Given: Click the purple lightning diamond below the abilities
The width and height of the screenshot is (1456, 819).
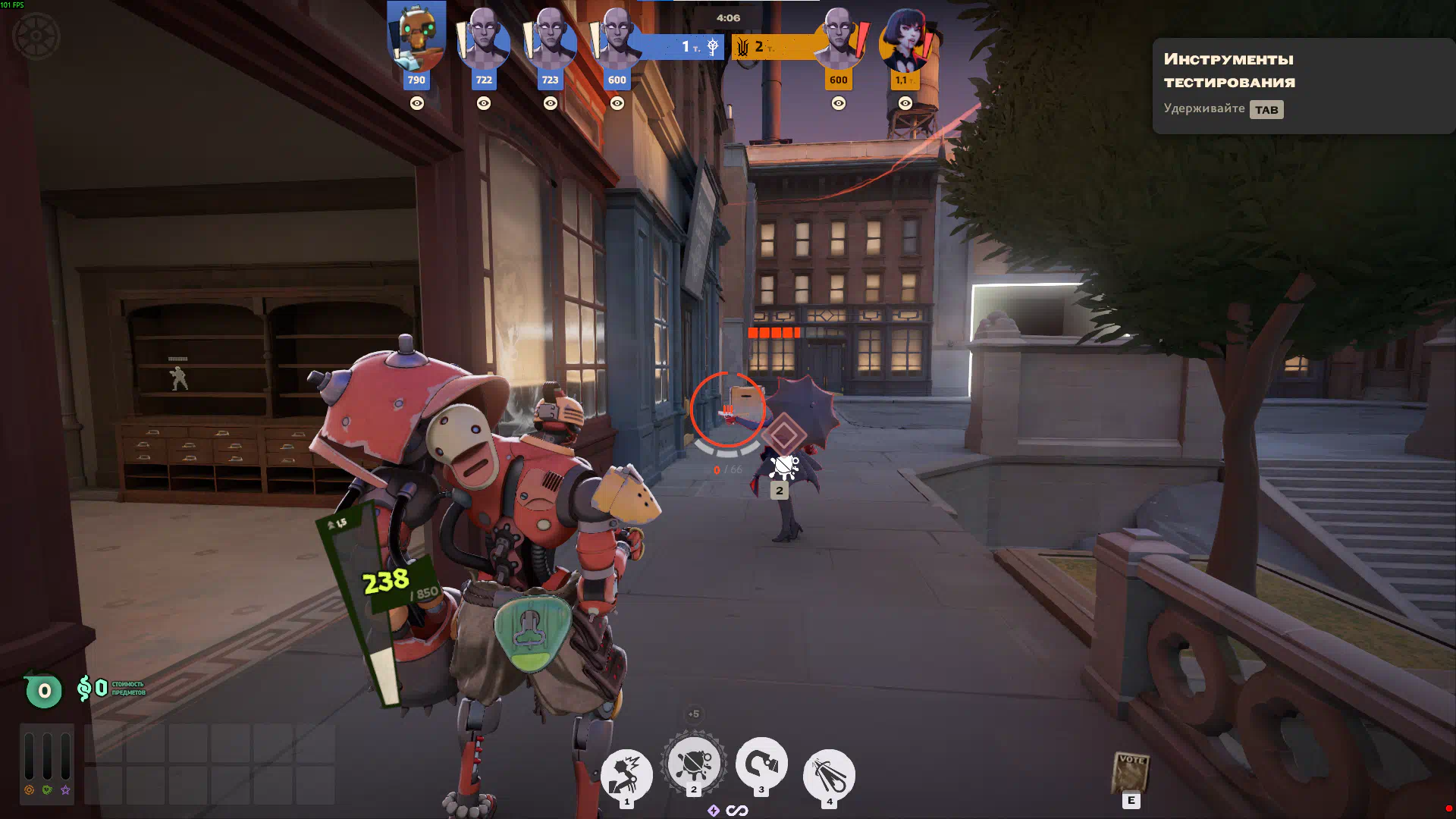Looking at the screenshot, I should [714, 811].
